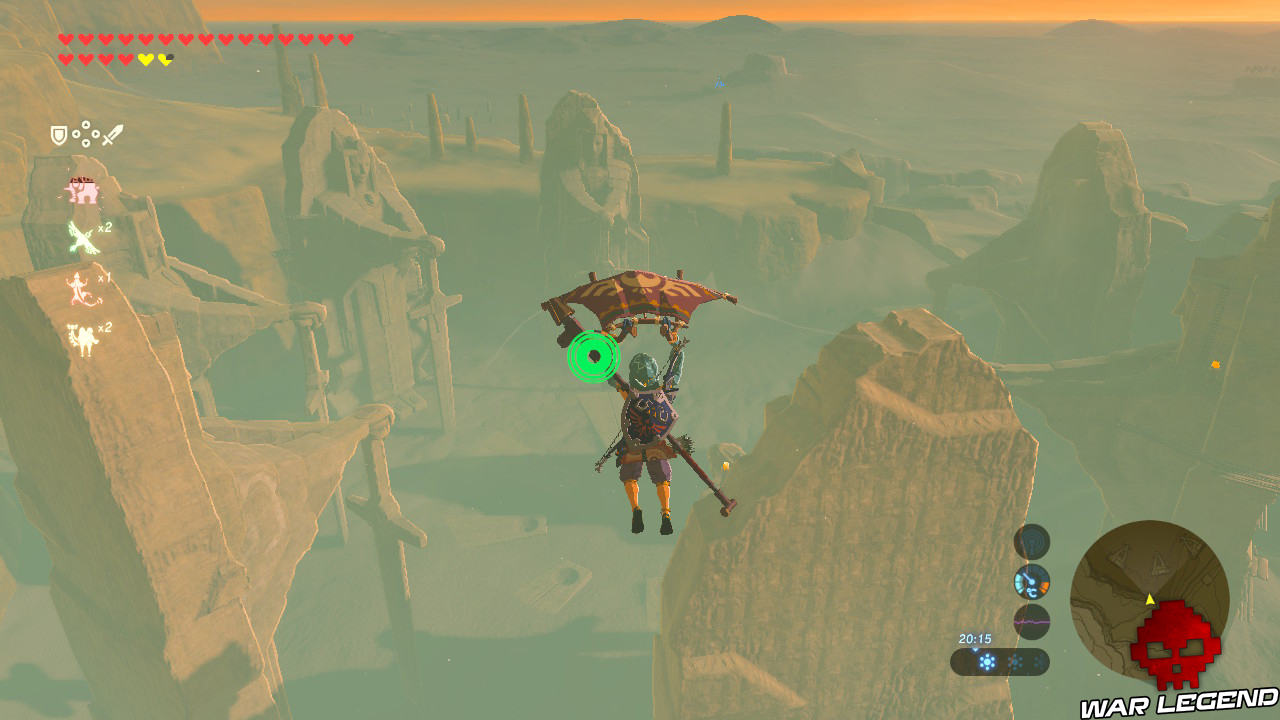Viewport: 1280px width, 720px height.
Task: Click the yellow player arrow on the minimap
Action: click(x=1148, y=600)
